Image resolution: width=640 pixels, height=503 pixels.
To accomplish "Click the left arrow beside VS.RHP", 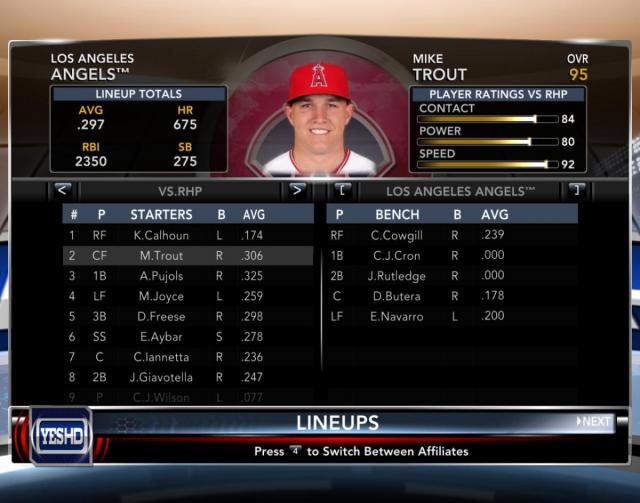I will tap(62, 189).
